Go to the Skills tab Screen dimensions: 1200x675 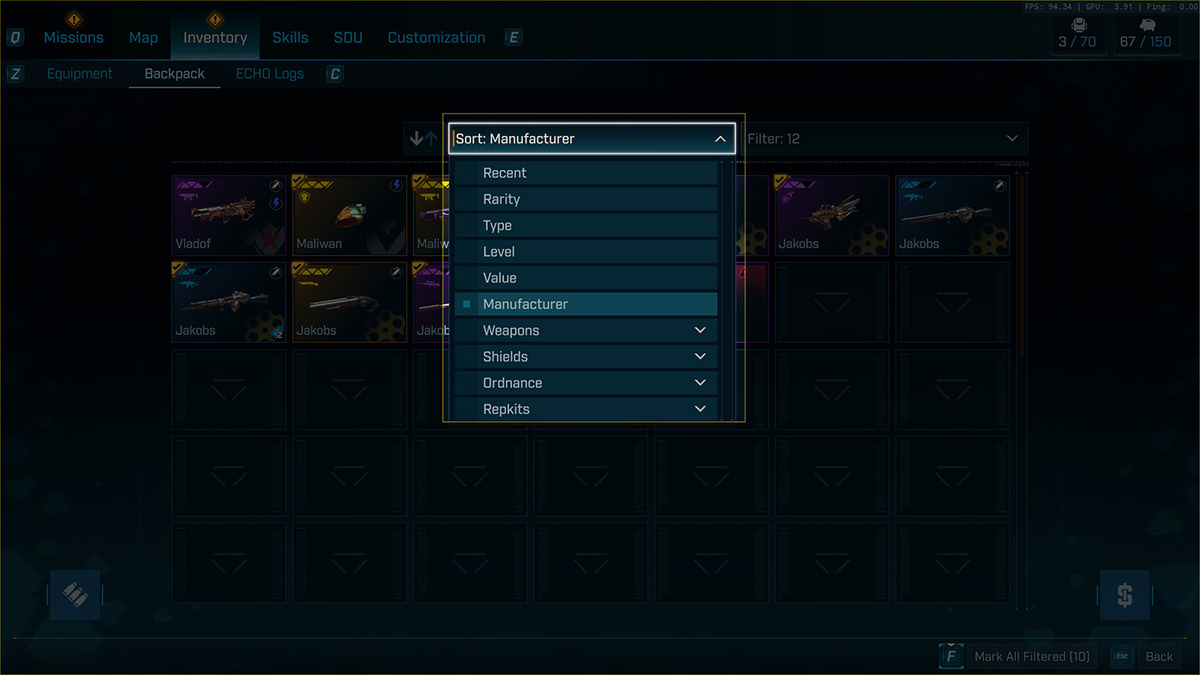pyautogui.click(x=290, y=38)
